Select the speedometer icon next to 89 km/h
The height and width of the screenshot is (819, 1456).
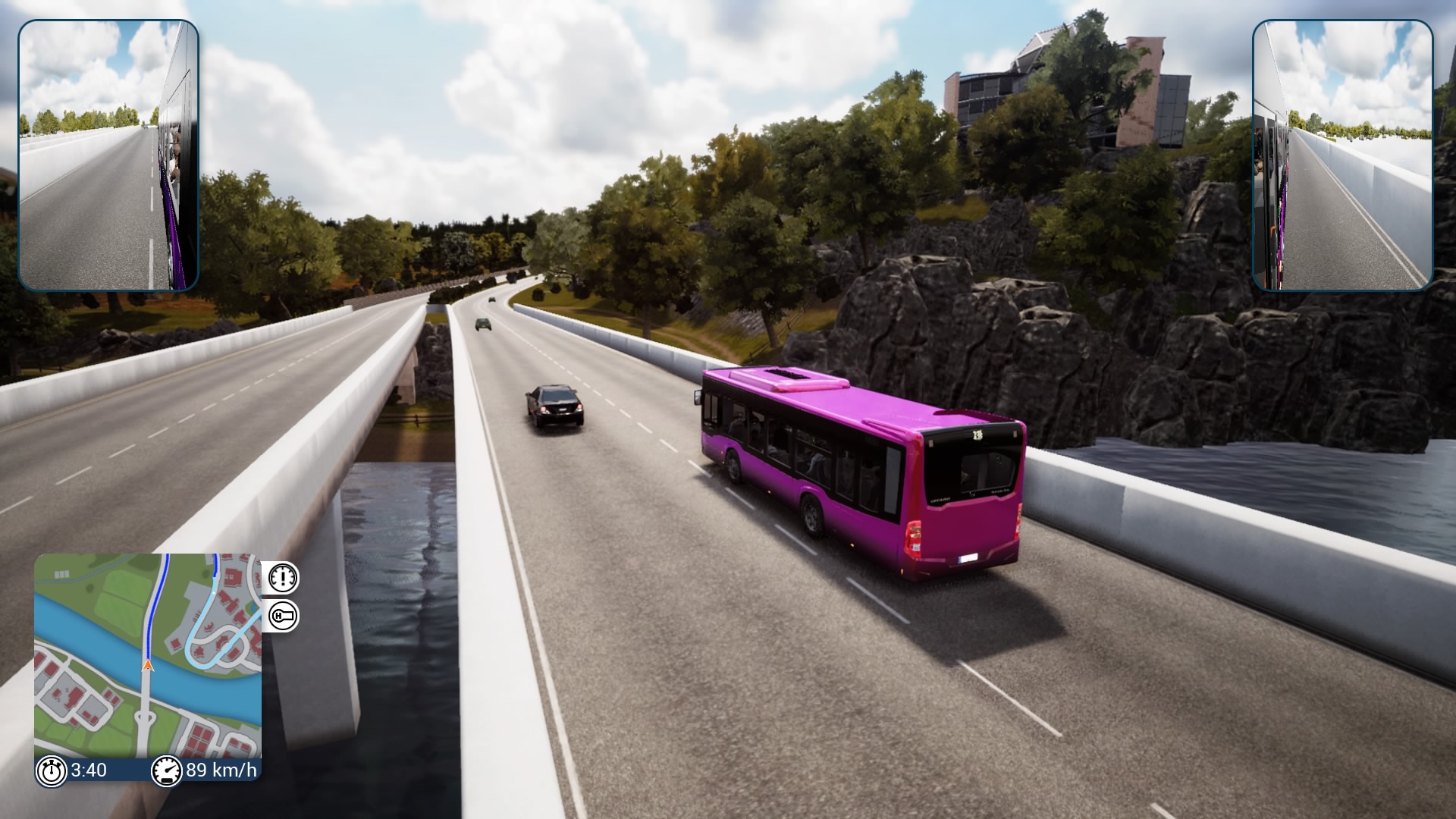(x=167, y=770)
